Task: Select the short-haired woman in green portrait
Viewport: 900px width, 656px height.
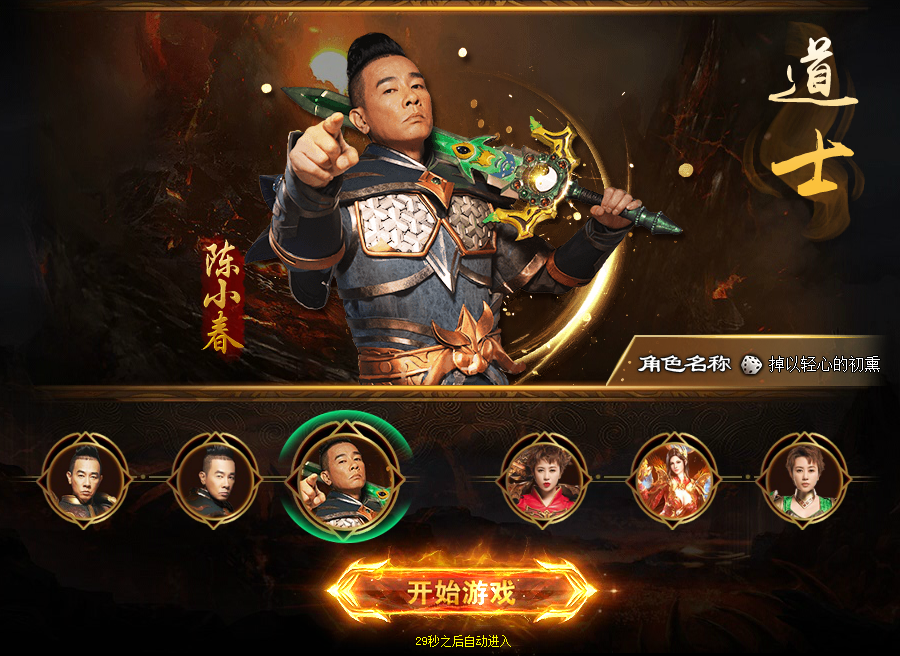Action: (804, 478)
